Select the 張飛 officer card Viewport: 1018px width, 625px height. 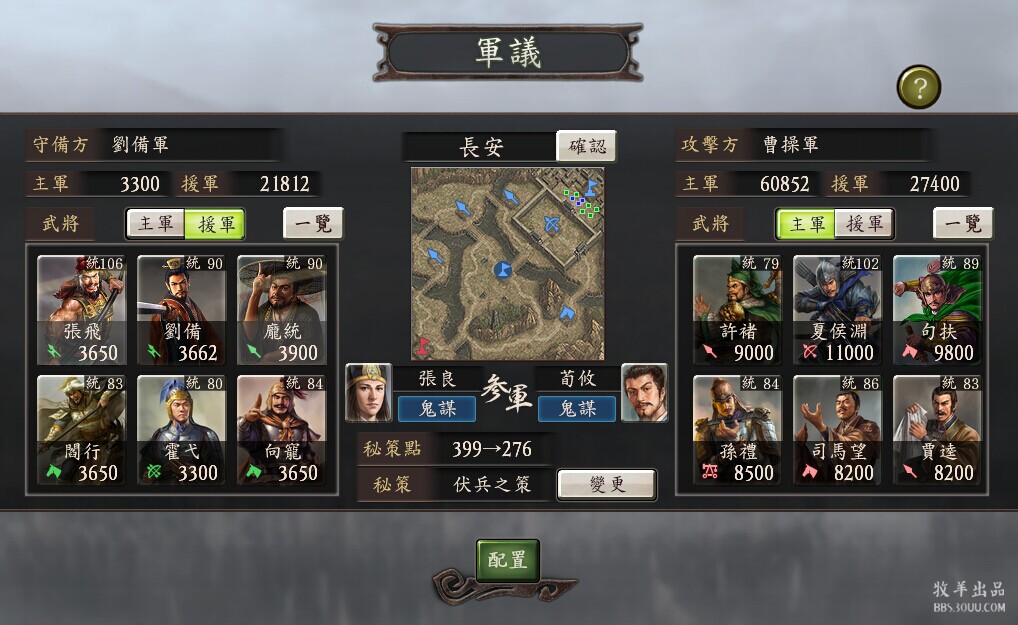coord(82,310)
